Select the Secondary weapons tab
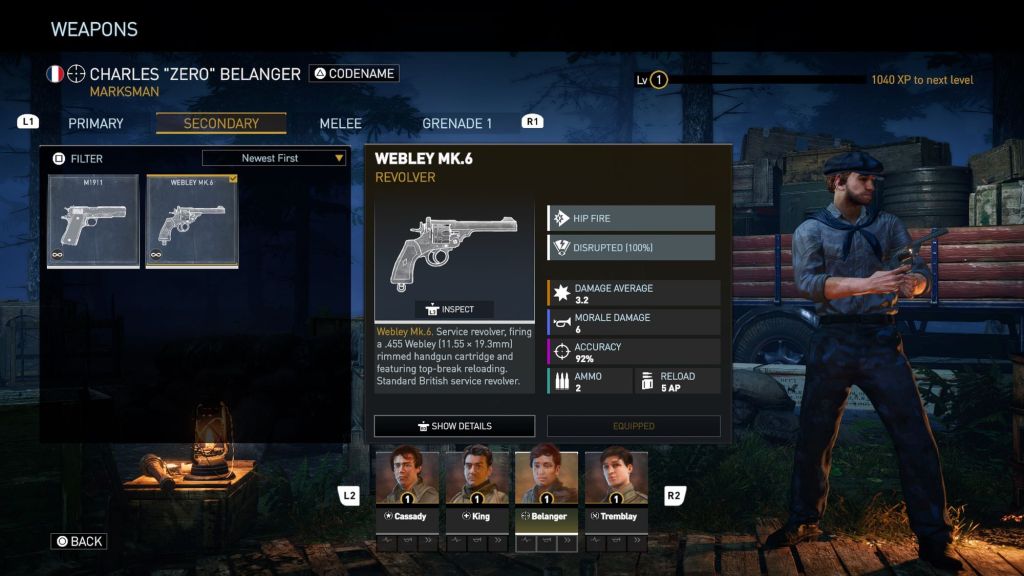This screenshot has width=1024, height=576. 221,124
